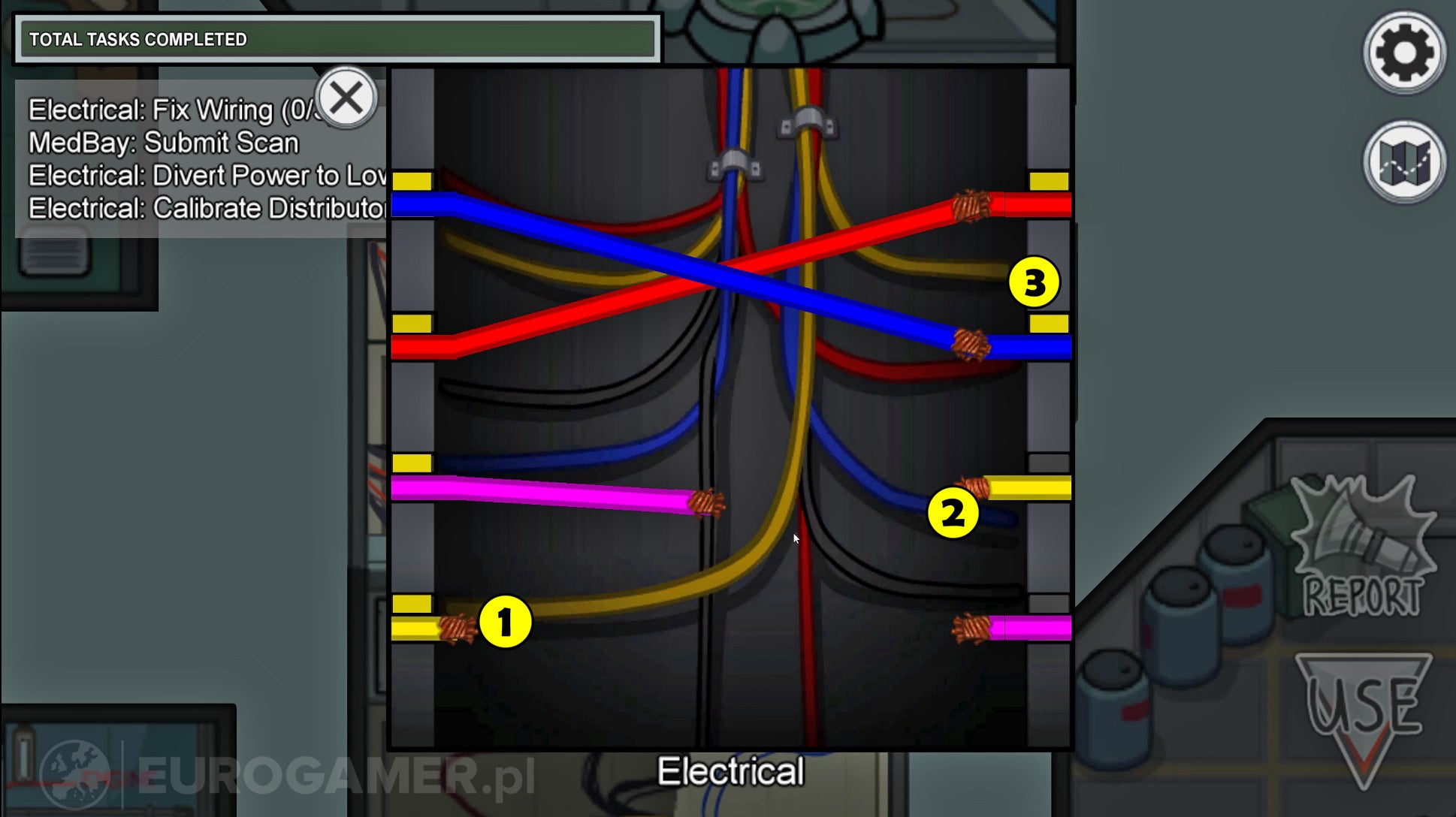Select Electrical: Divert Power in the task list
Image resolution: width=1456 pixels, height=817 pixels.
pyautogui.click(x=203, y=175)
